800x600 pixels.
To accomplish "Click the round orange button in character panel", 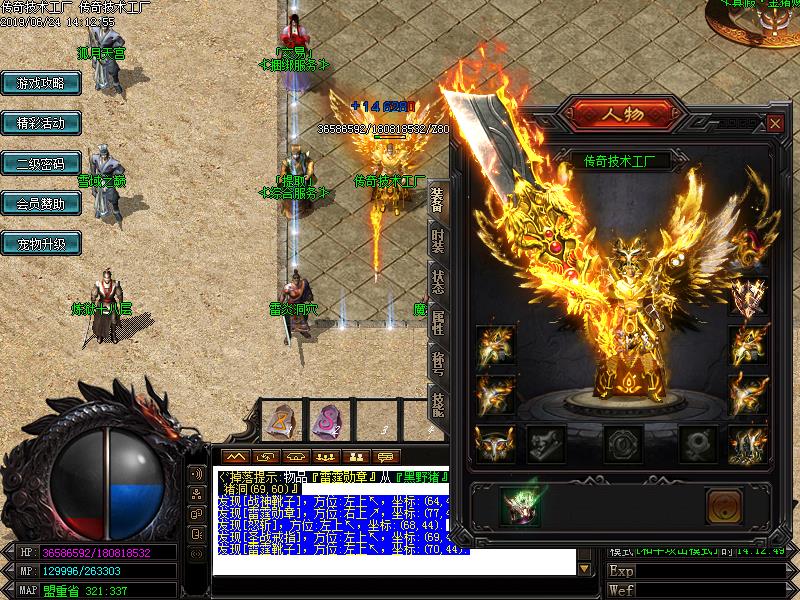I will [722, 505].
